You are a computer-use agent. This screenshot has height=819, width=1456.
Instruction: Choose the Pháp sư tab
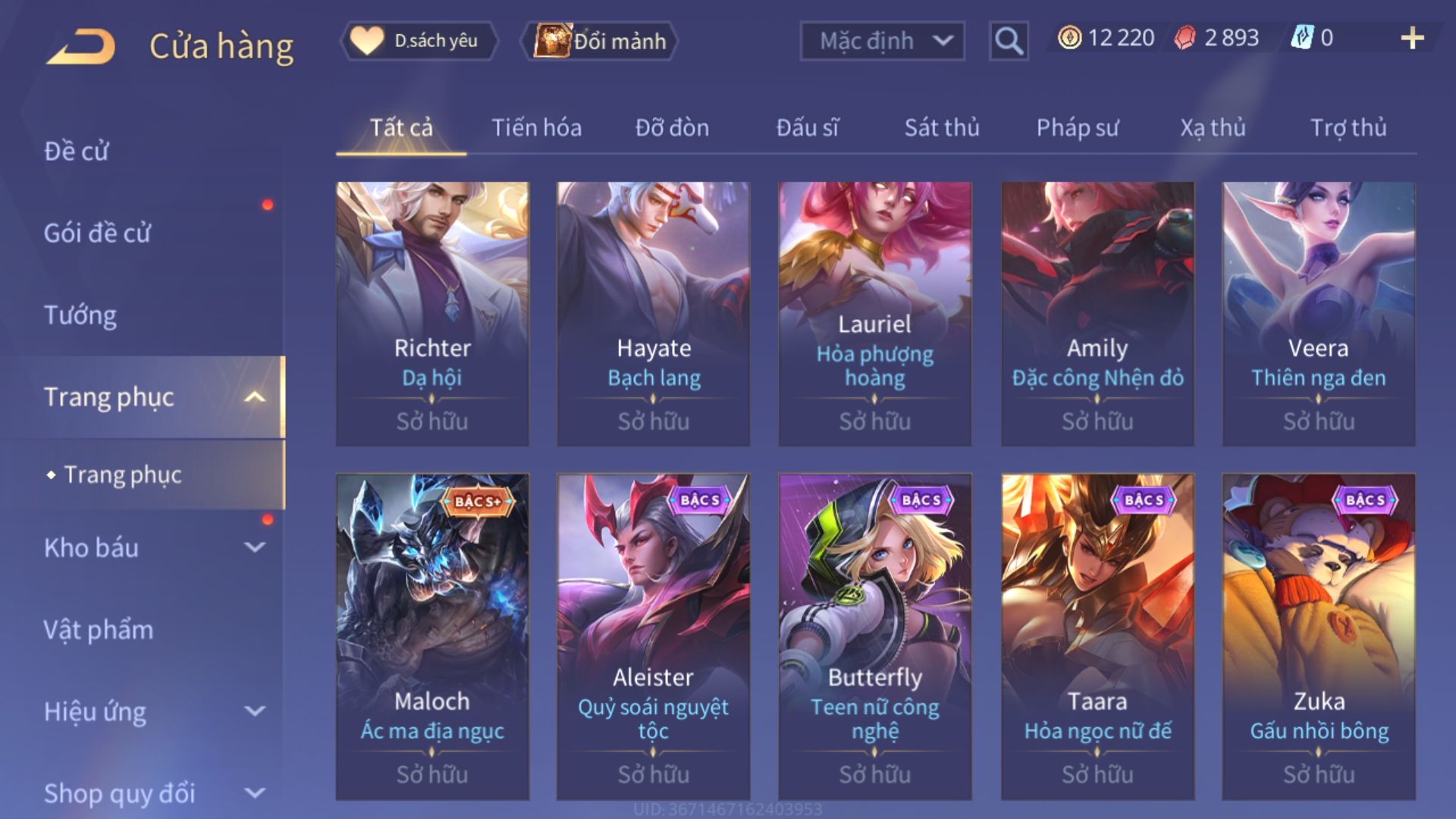1077,127
